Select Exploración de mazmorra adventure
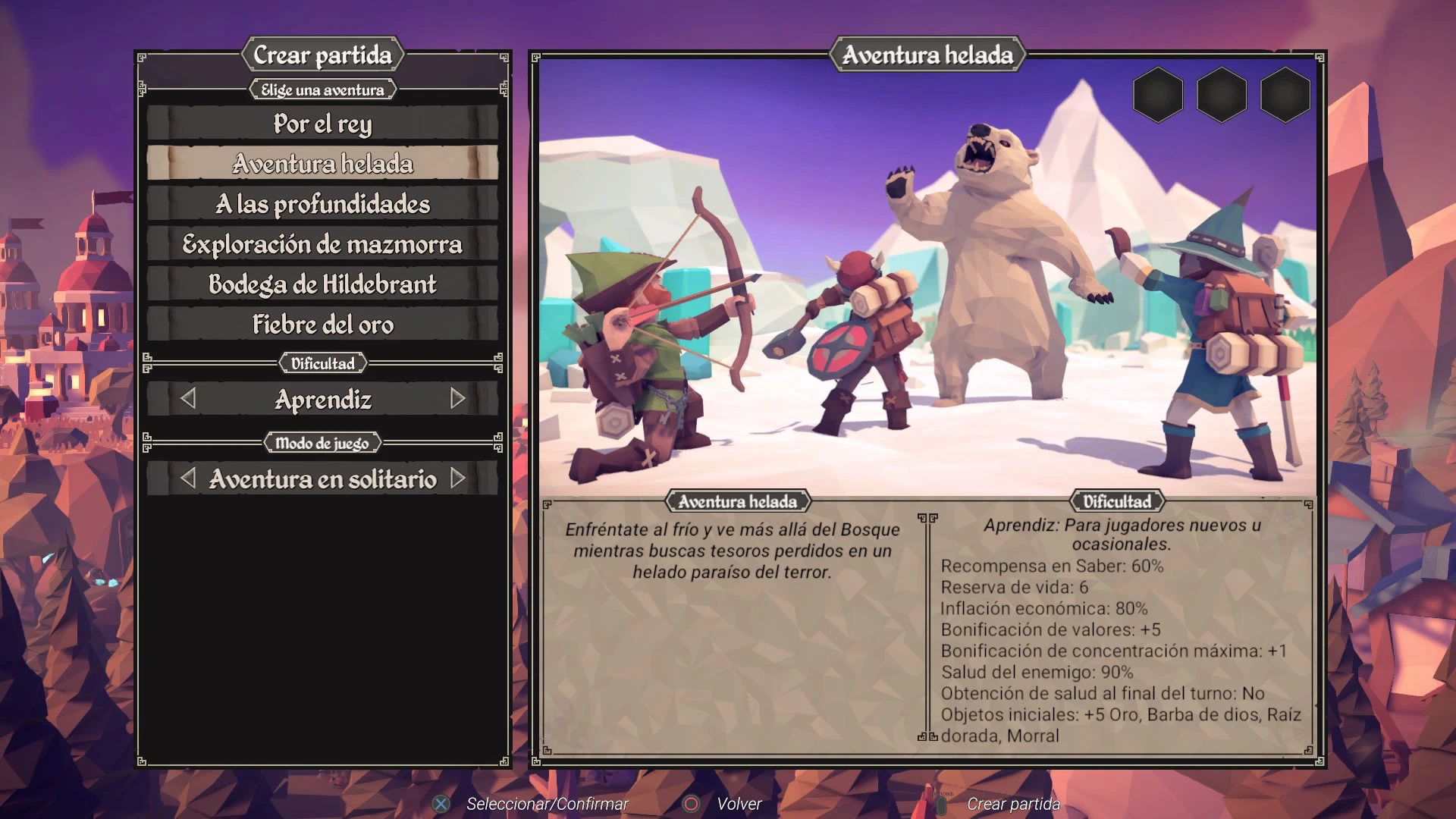 (x=322, y=243)
